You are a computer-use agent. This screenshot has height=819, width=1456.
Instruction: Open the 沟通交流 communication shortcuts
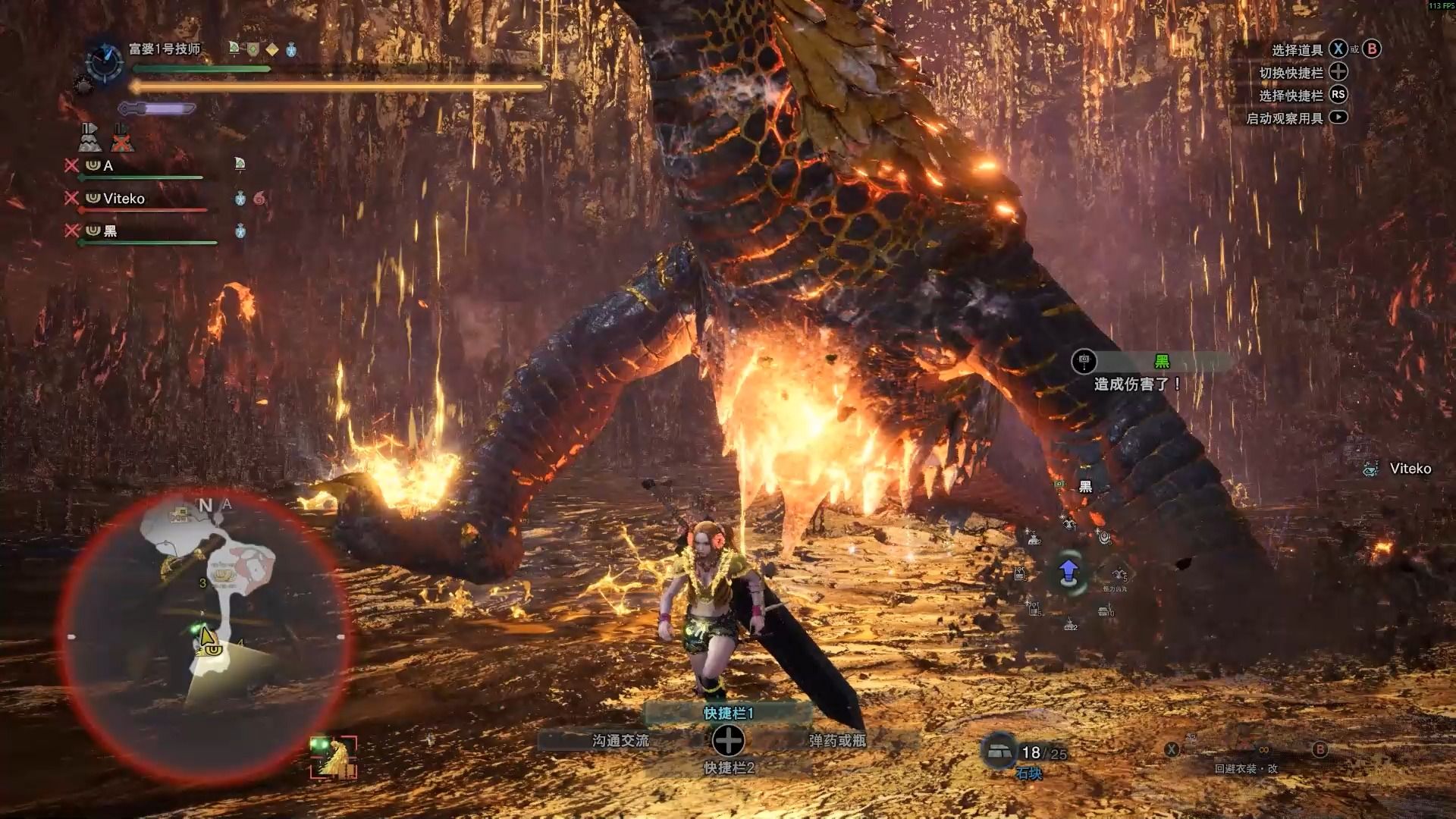click(x=620, y=741)
